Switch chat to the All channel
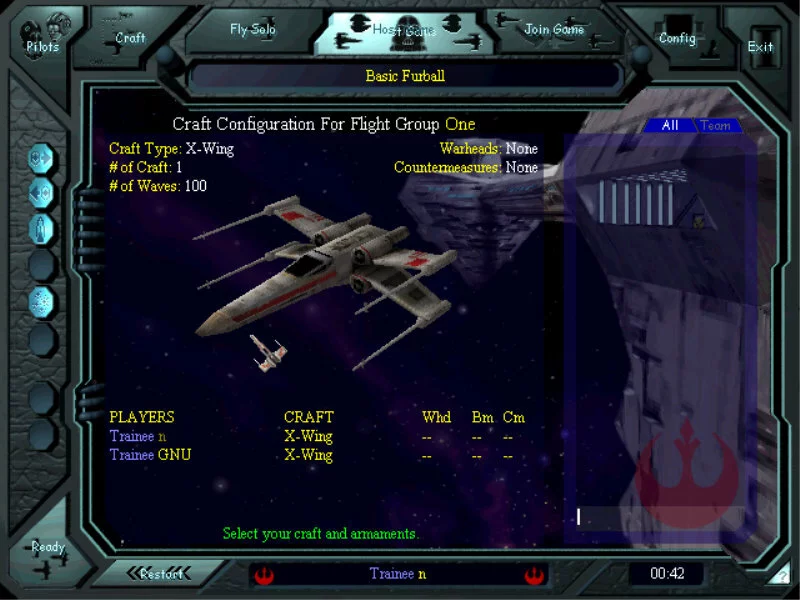The image size is (800, 600). coord(670,126)
